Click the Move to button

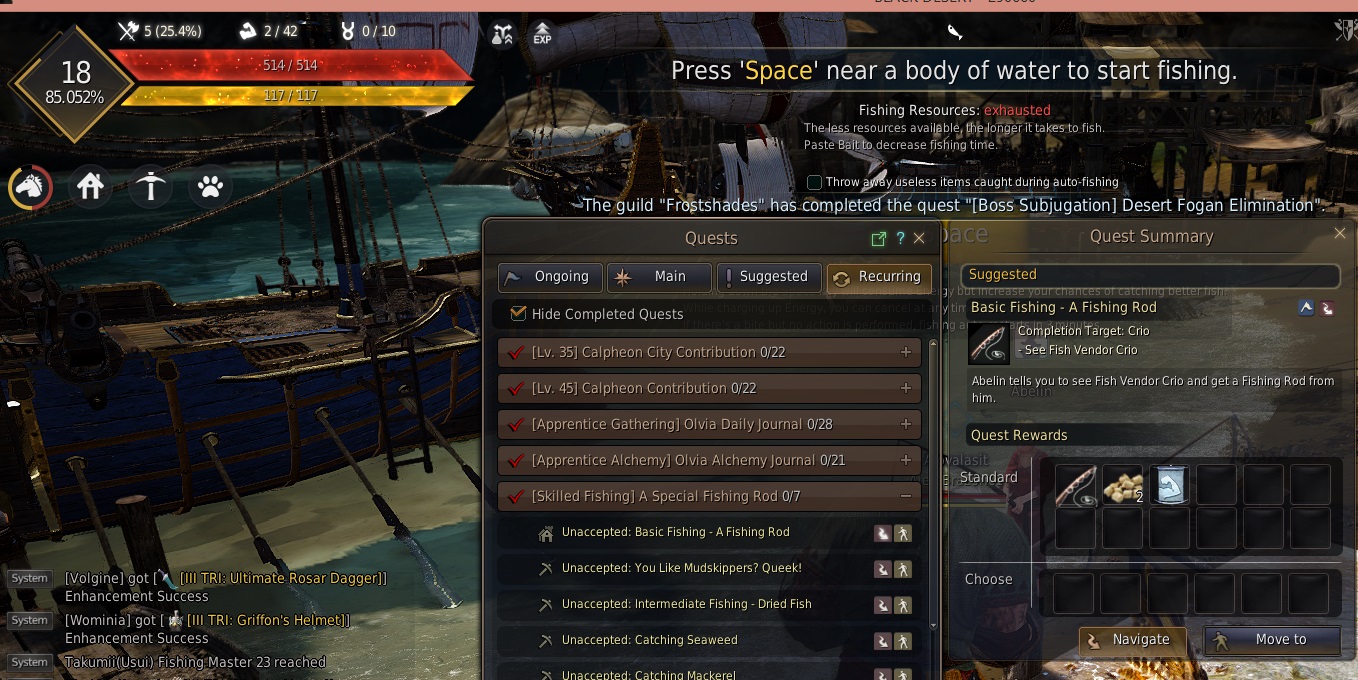1272,640
